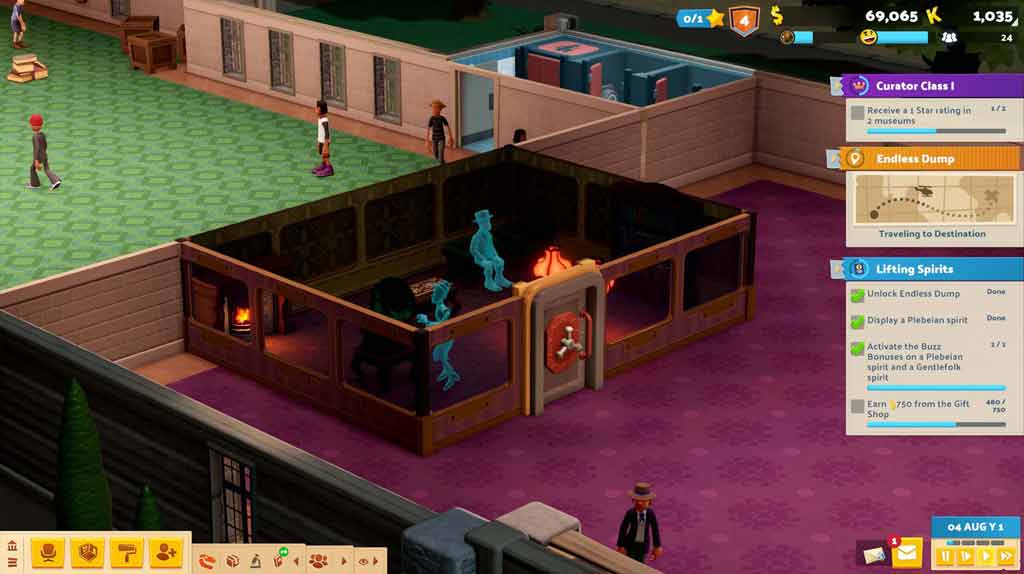The image size is (1024, 574).
Task: Open the hire staff menu
Action: click(x=166, y=552)
